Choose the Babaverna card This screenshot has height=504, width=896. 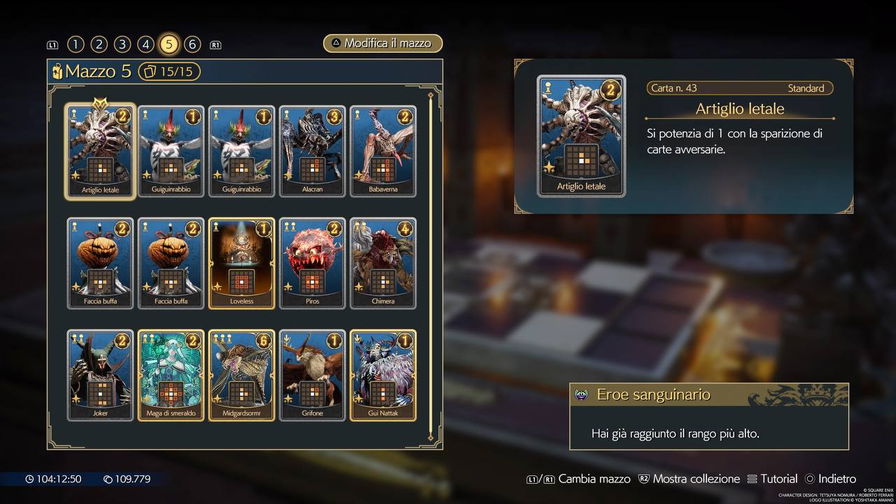click(383, 150)
